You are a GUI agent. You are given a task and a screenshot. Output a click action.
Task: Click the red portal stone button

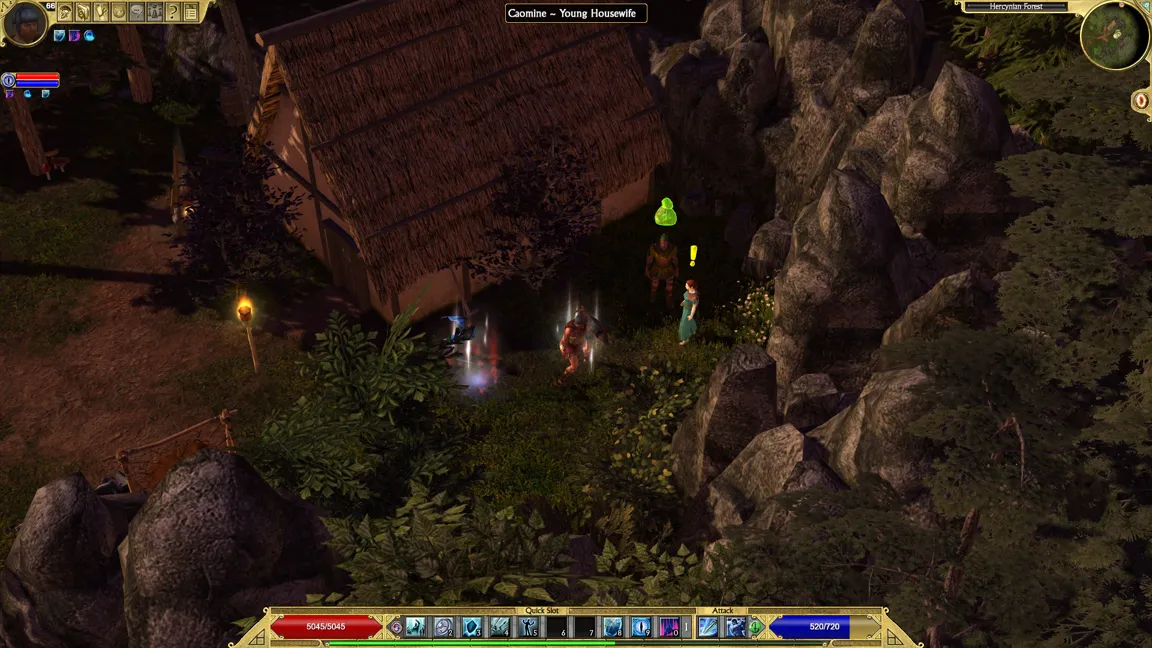pyautogui.click(x=1141, y=100)
